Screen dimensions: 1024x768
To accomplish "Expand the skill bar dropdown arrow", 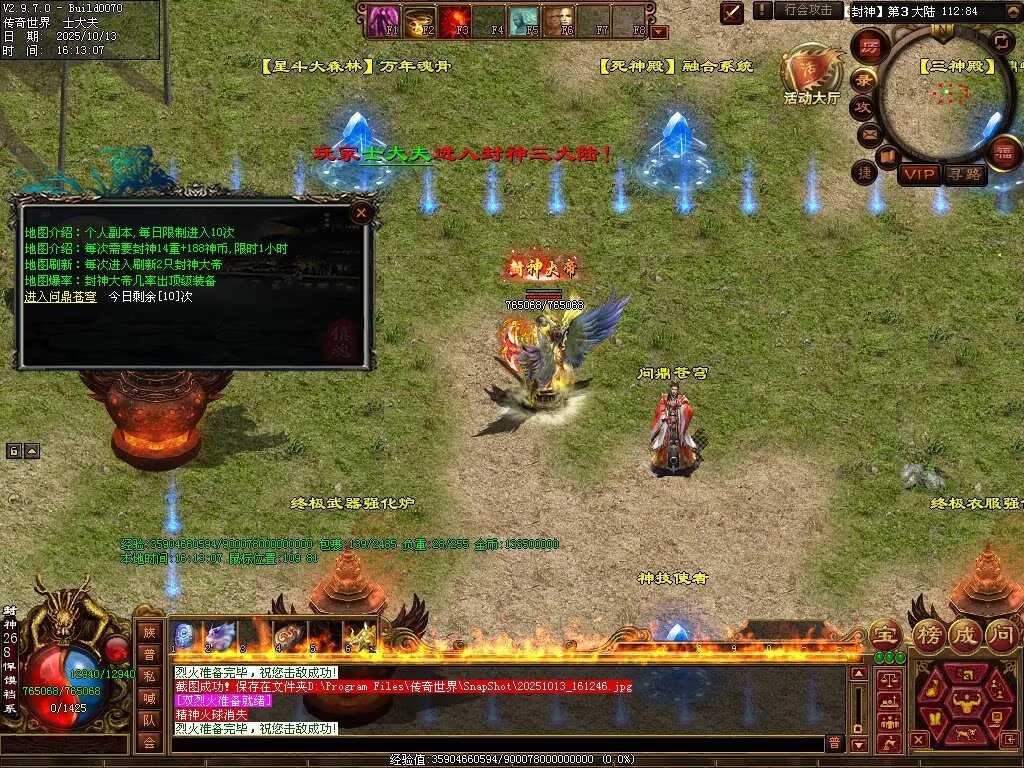I will click(x=659, y=32).
